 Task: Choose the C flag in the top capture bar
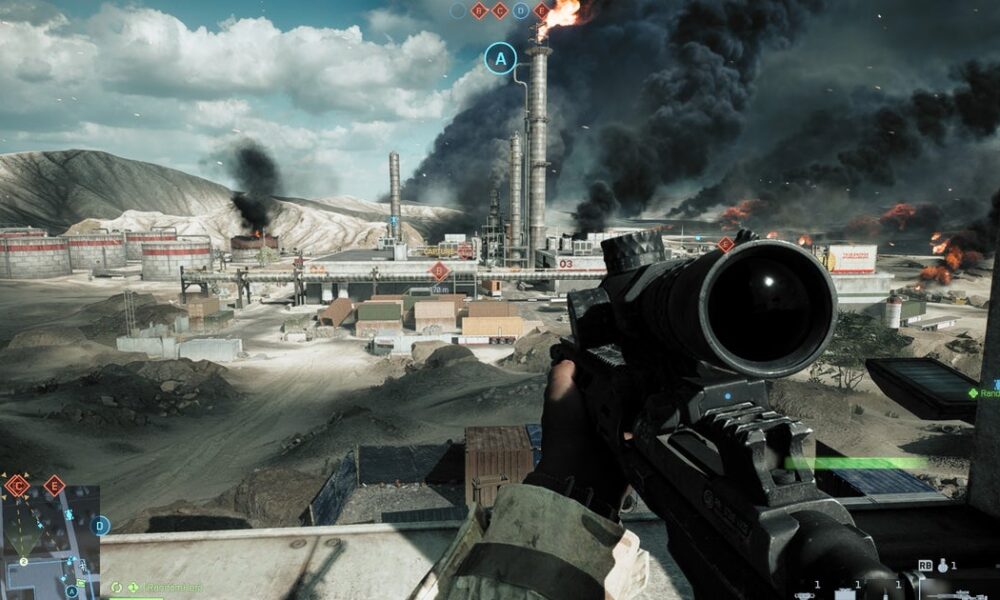(x=500, y=11)
